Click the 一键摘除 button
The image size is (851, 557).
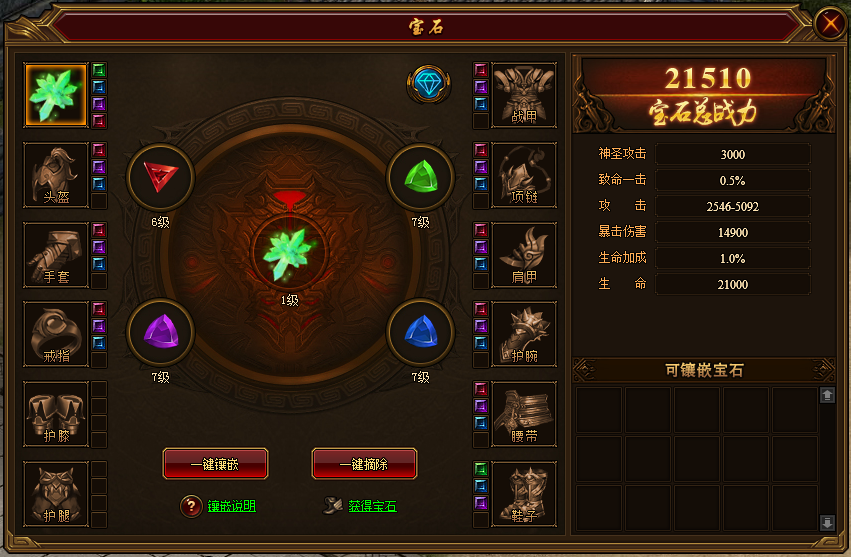(x=364, y=463)
